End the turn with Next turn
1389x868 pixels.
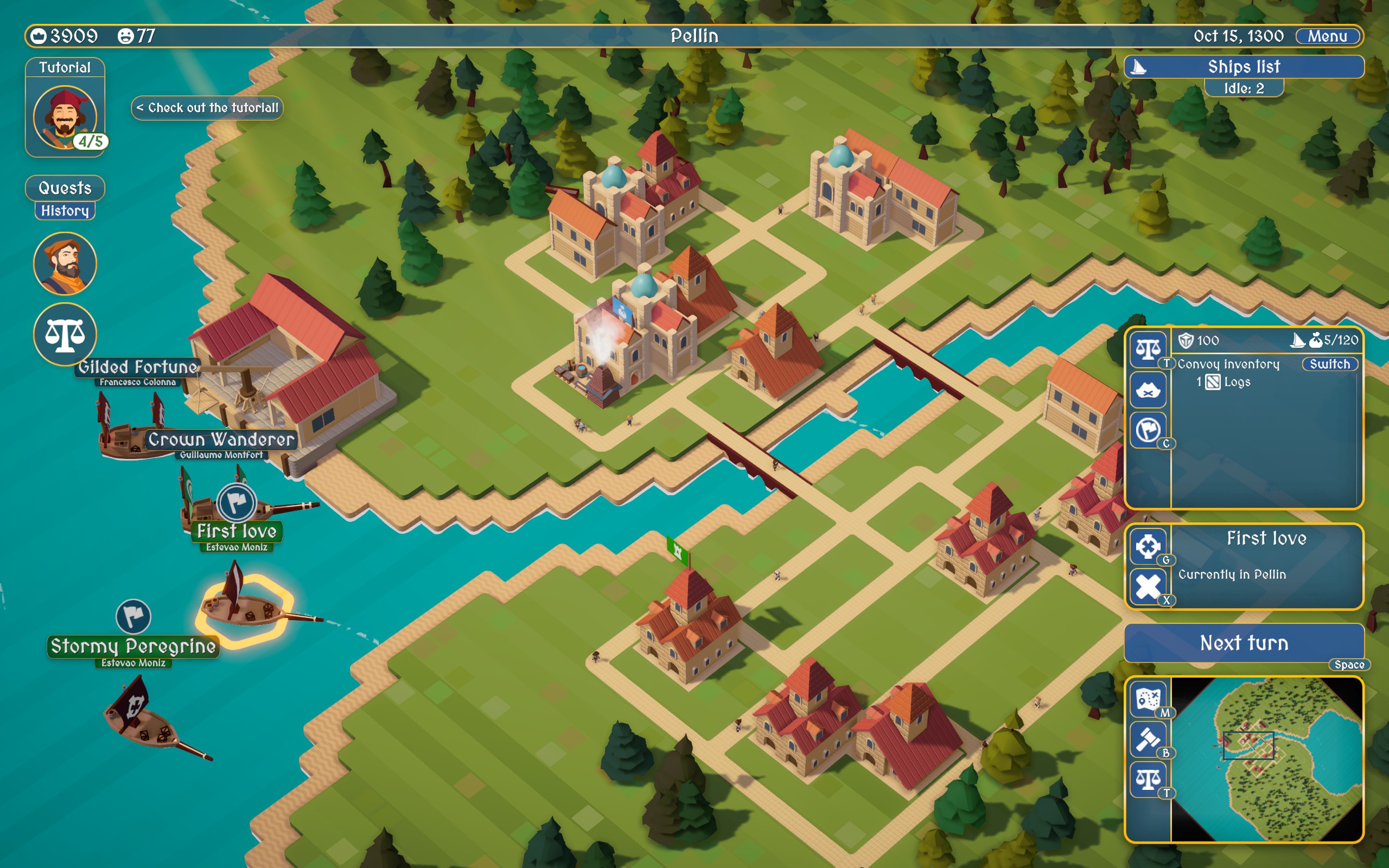[1243, 643]
